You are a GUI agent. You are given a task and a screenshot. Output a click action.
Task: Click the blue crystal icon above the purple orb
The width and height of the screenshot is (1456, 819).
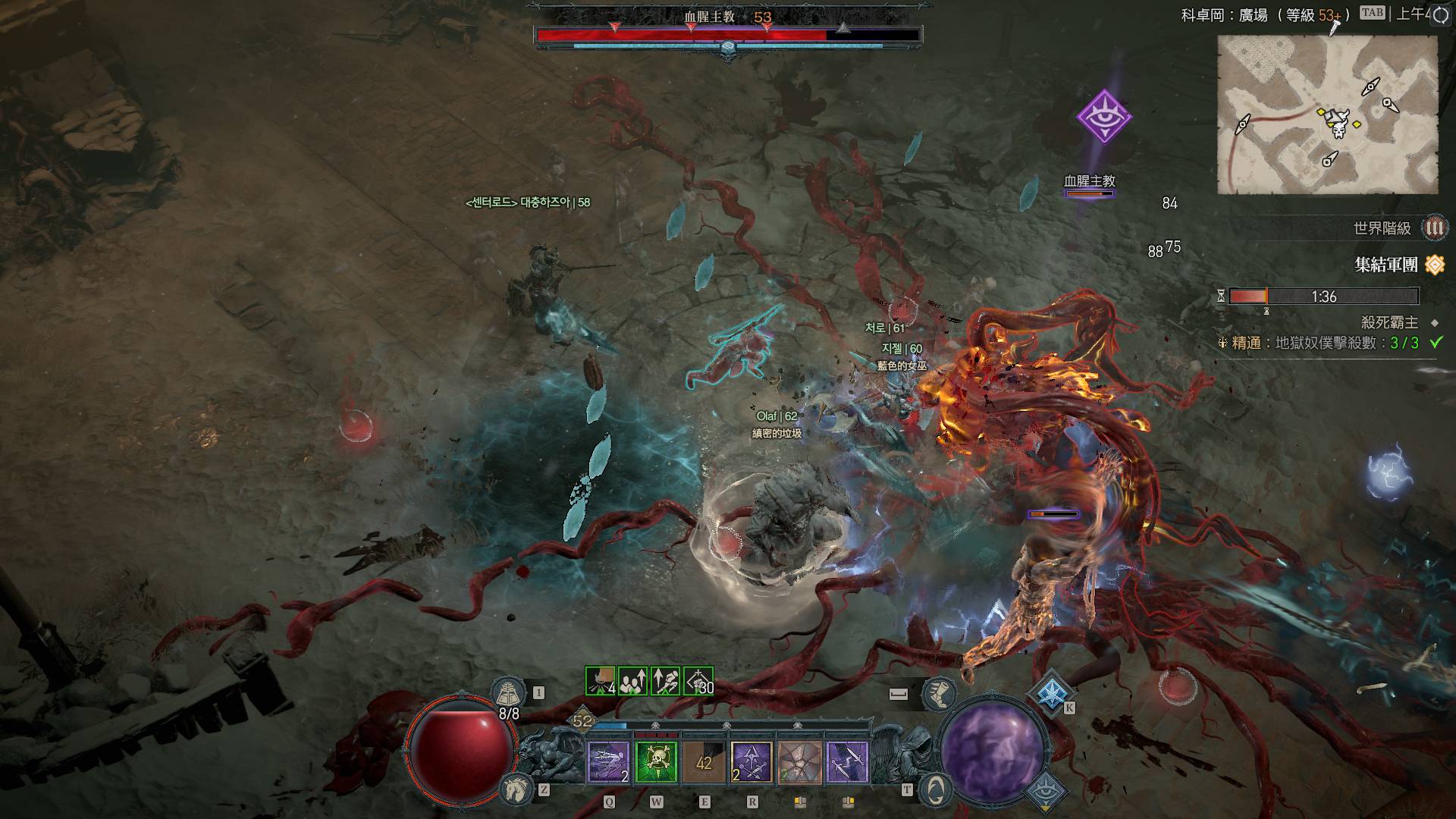[x=1052, y=693]
